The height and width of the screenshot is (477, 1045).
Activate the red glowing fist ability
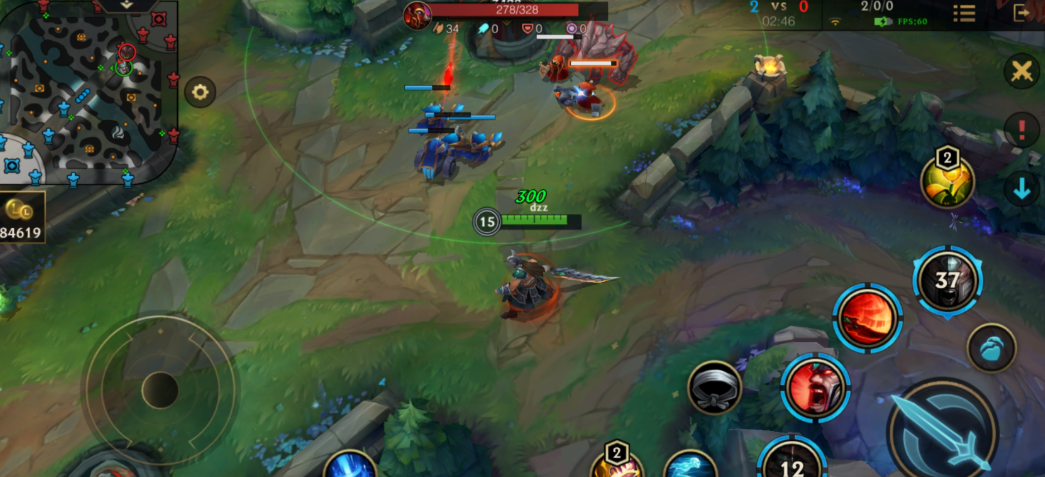(x=867, y=318)
